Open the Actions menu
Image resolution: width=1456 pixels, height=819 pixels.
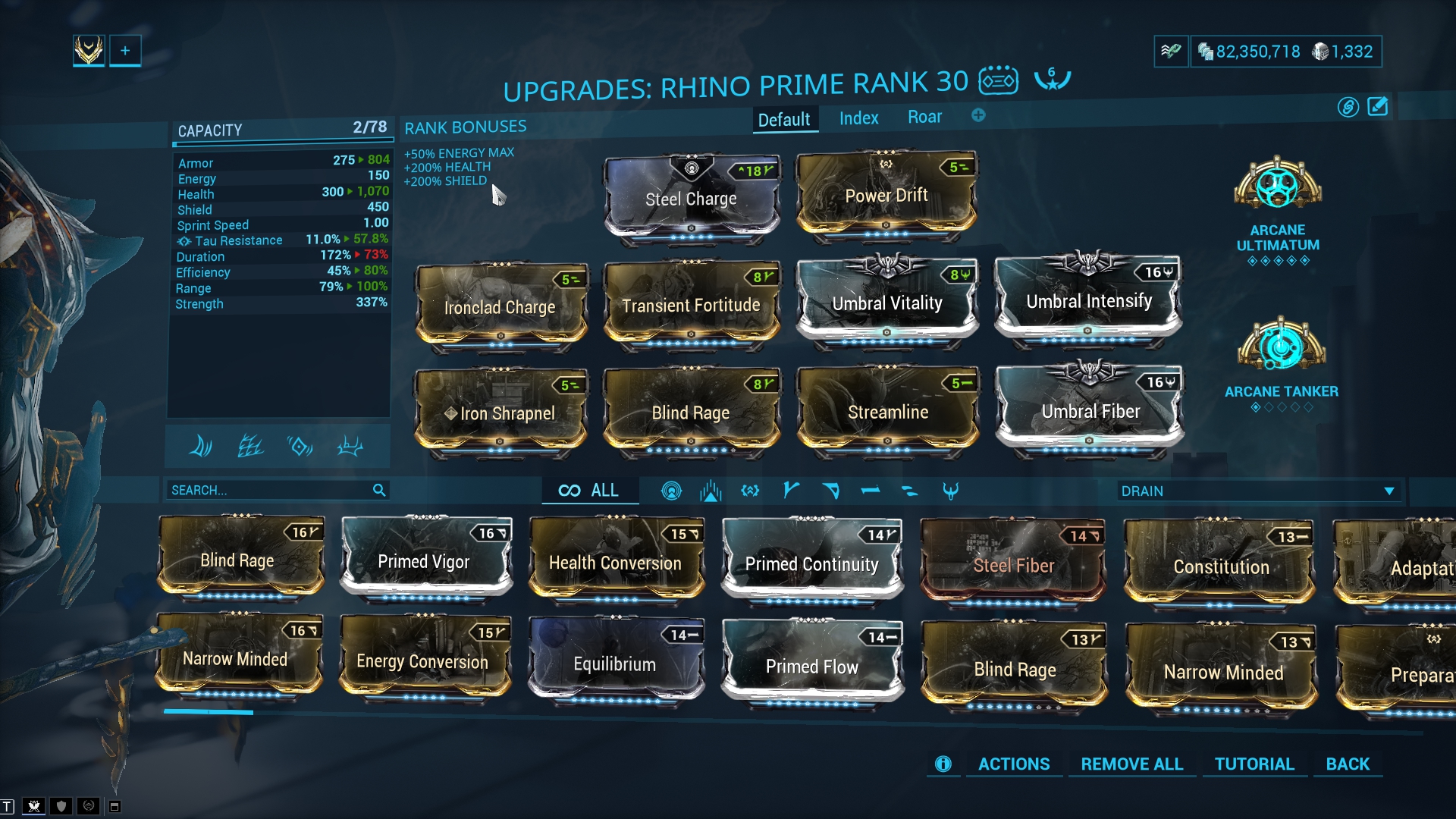1013,764
